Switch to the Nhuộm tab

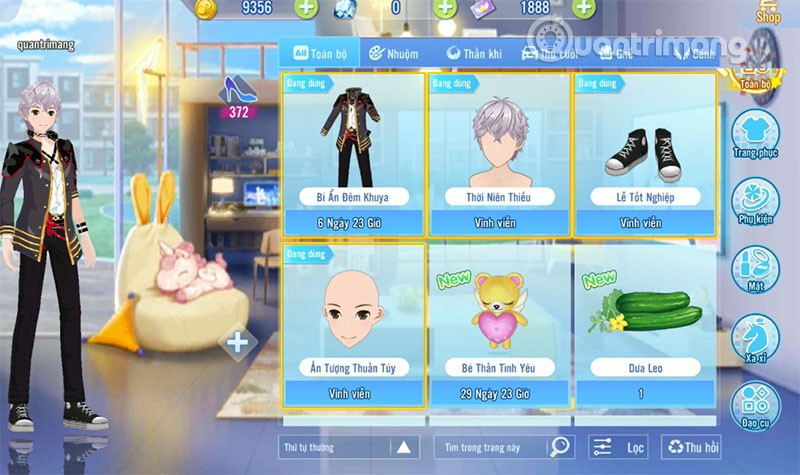[386, 53]
